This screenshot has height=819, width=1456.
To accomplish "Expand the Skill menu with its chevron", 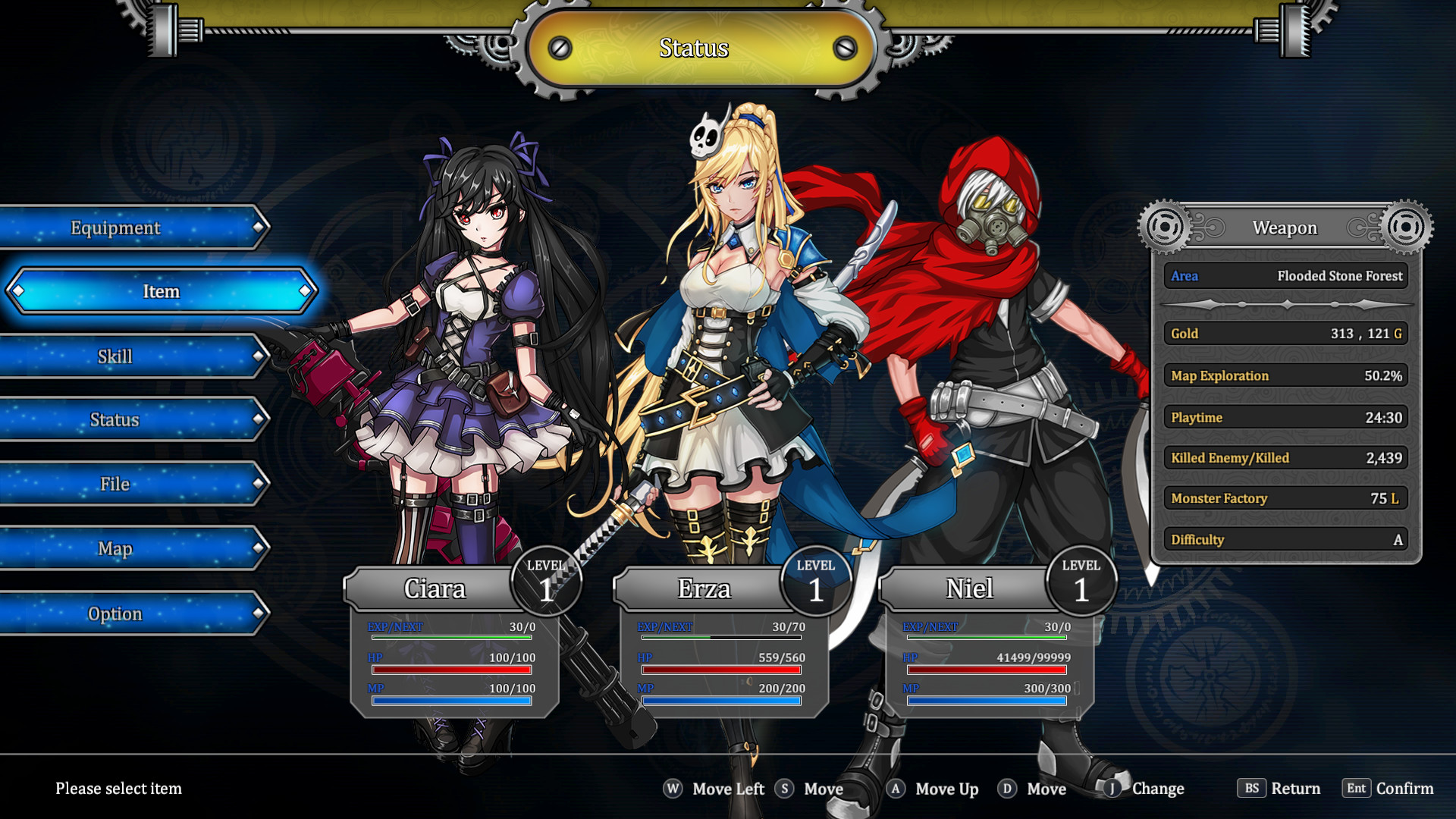I will pyautogui.click(x=260, y=356).
